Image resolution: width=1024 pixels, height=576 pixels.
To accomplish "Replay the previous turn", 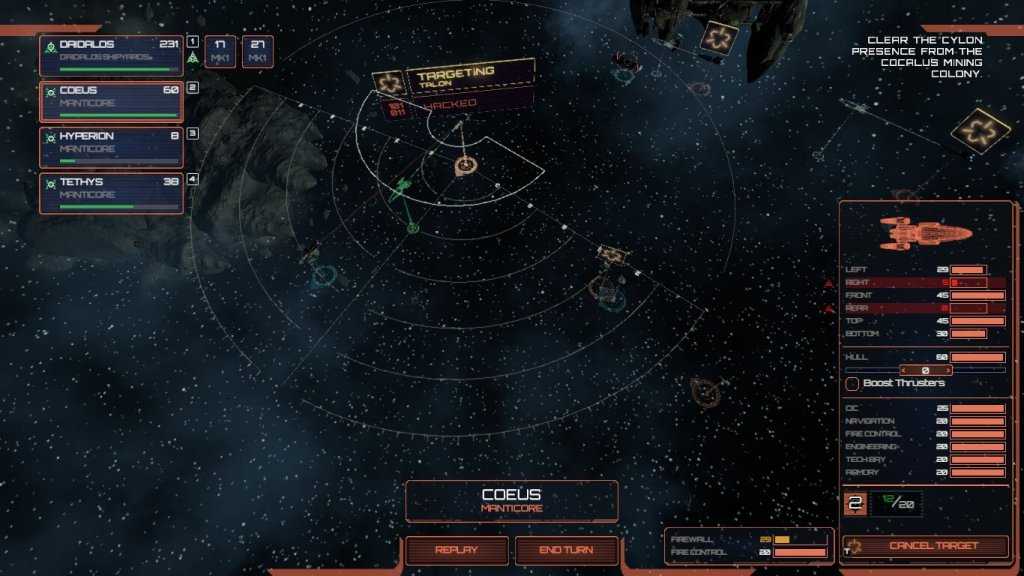I will (456, 550).
